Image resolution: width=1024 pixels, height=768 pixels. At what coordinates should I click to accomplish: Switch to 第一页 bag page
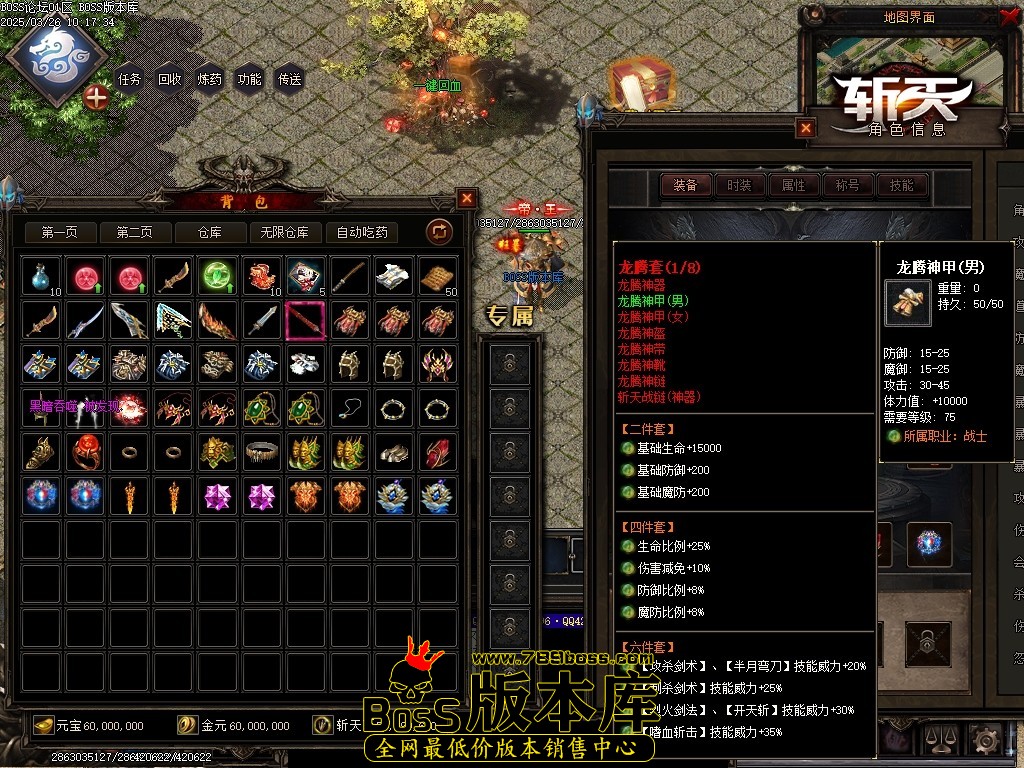pos(59,233)
